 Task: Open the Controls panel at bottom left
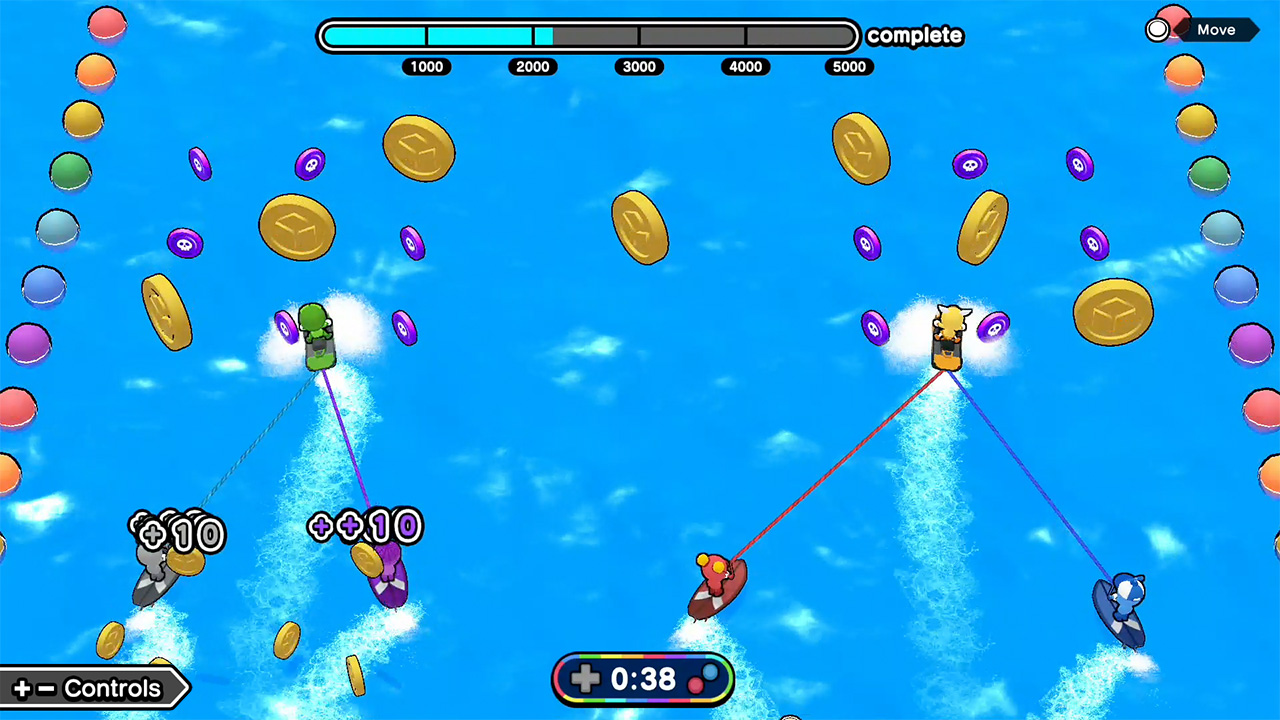coord(95,688)
